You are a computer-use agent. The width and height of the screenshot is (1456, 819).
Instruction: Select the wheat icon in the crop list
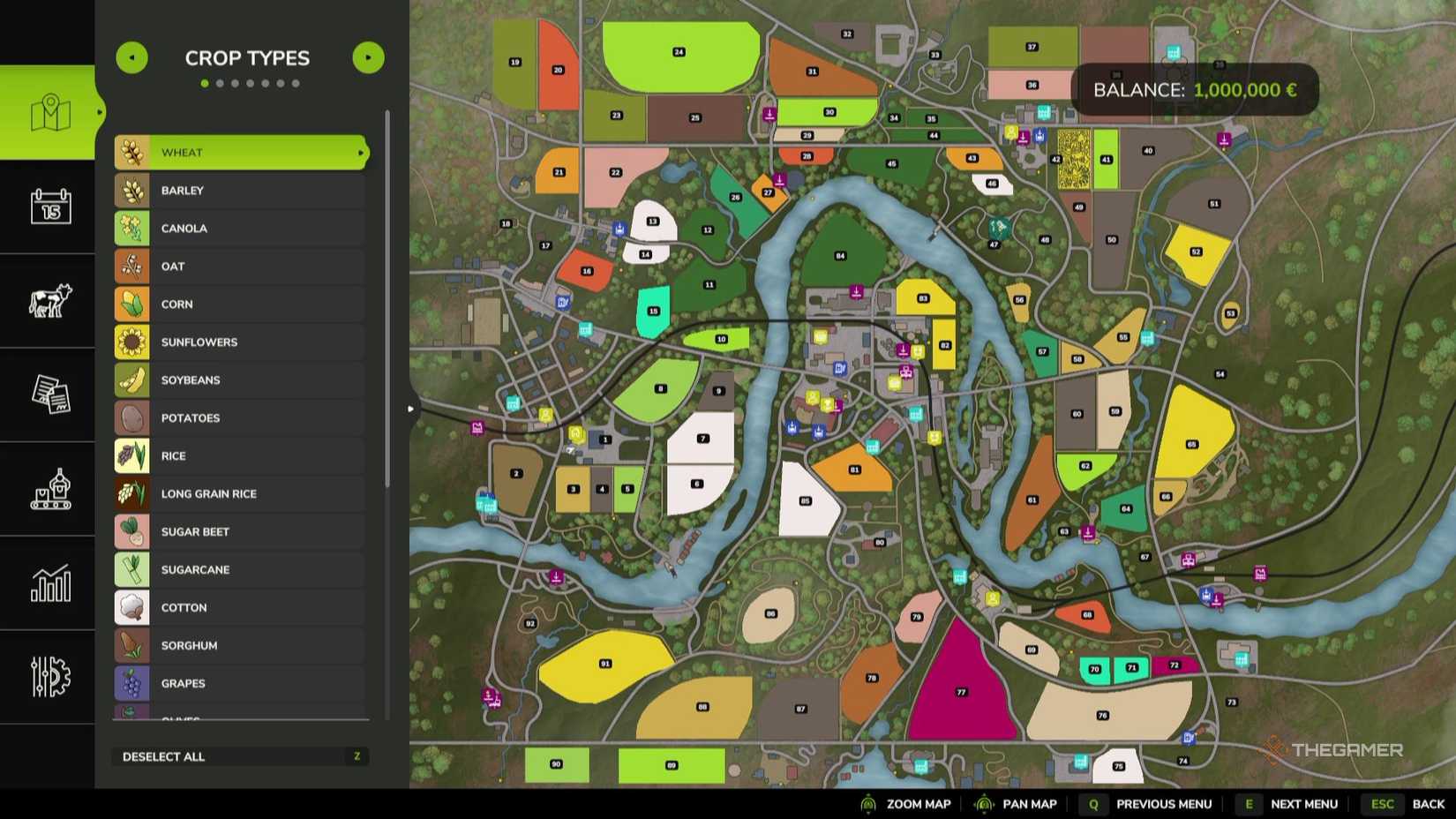coord(132,152)
